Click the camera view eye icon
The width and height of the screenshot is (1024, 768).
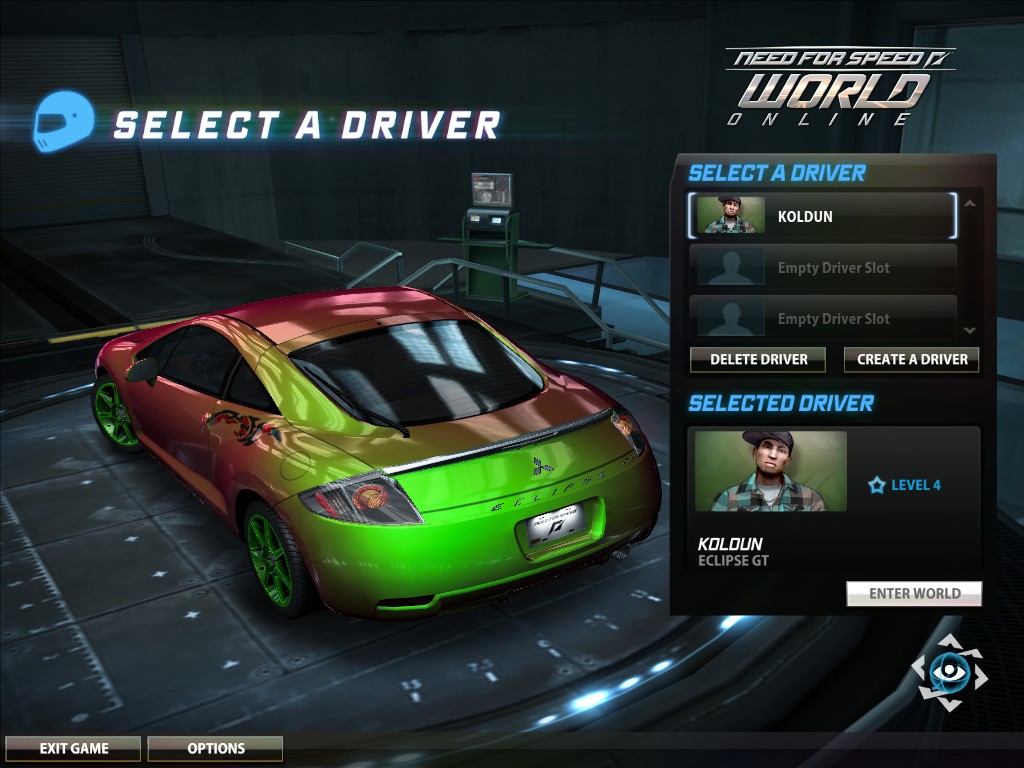(x=948, y=672)
